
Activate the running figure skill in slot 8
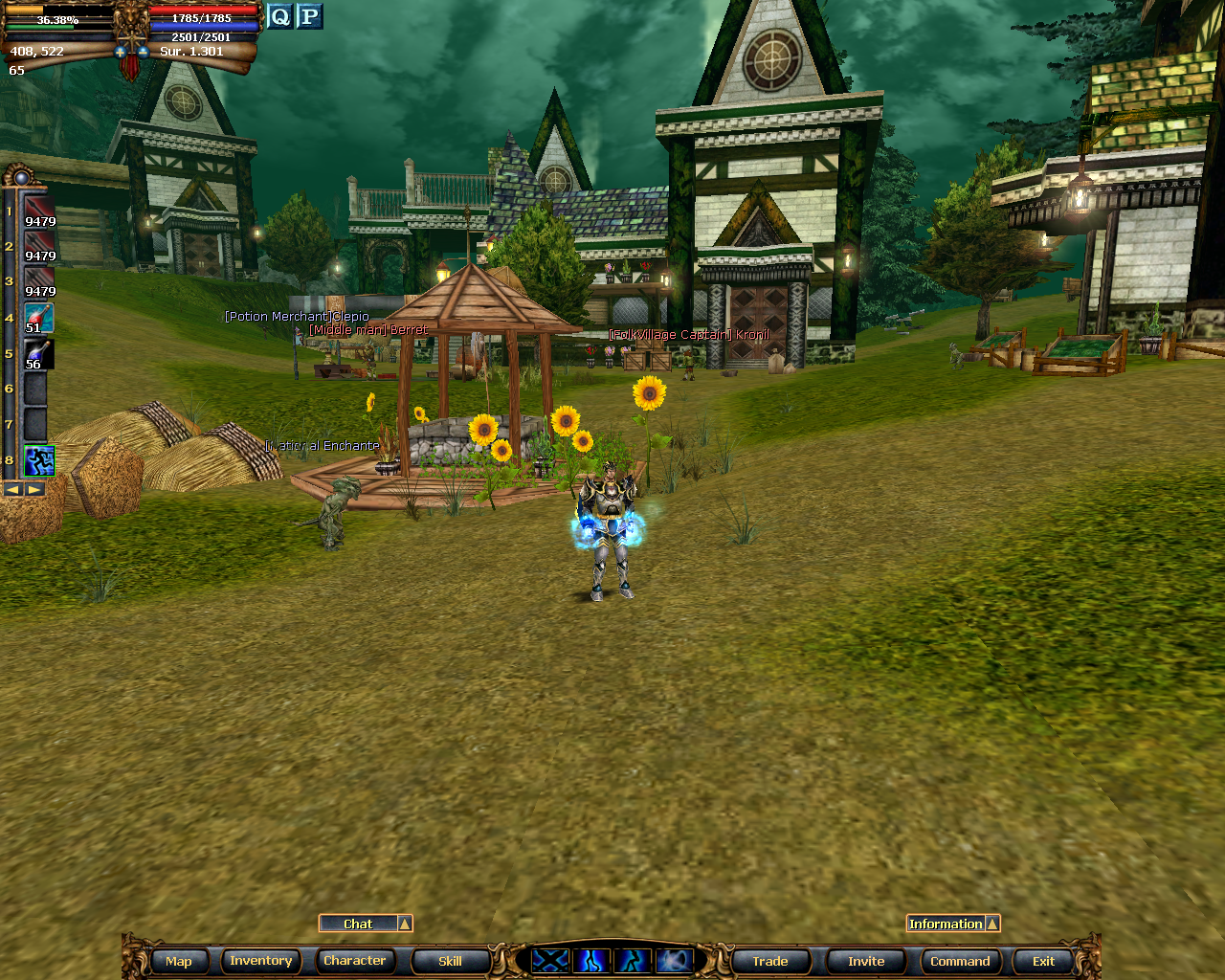tap(38, 460)
